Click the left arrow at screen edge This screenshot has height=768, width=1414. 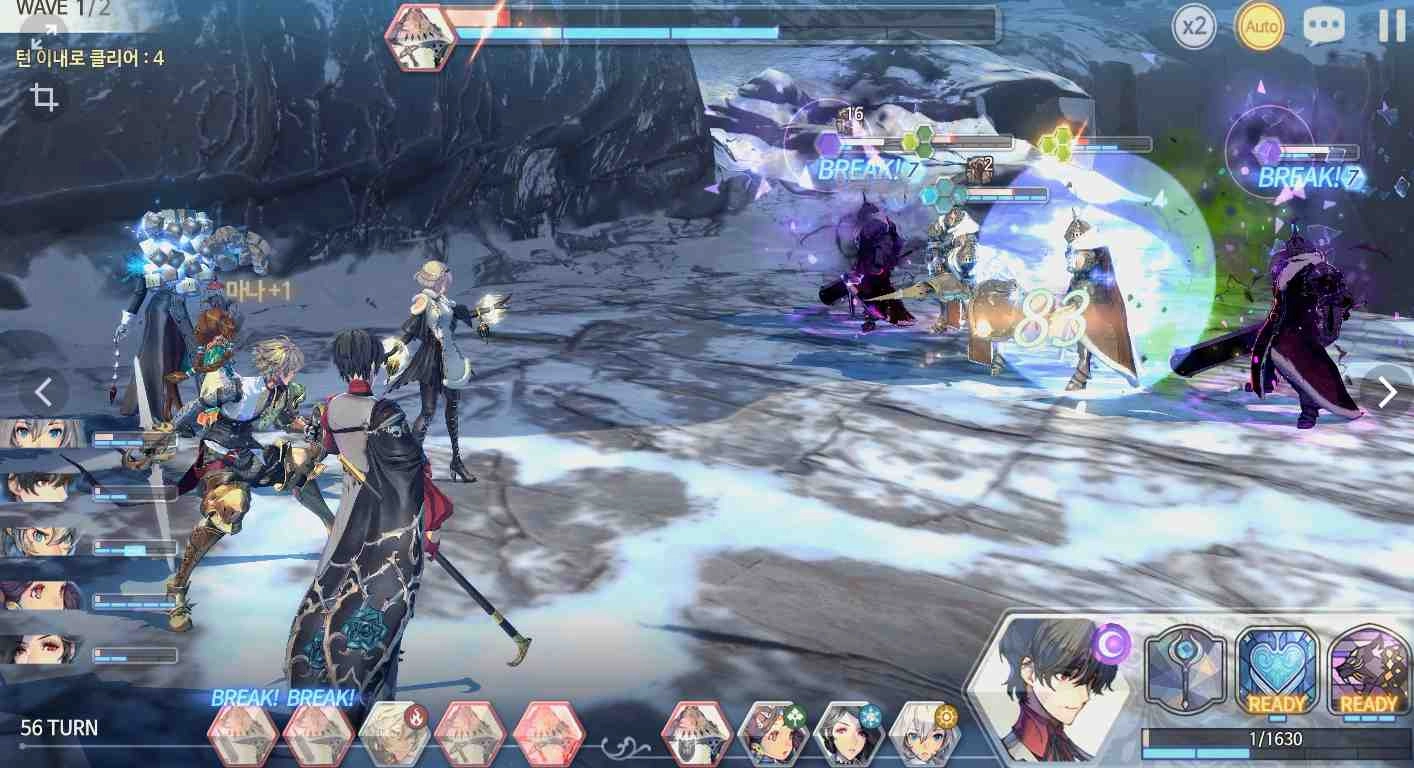click(x=44, y=392)
